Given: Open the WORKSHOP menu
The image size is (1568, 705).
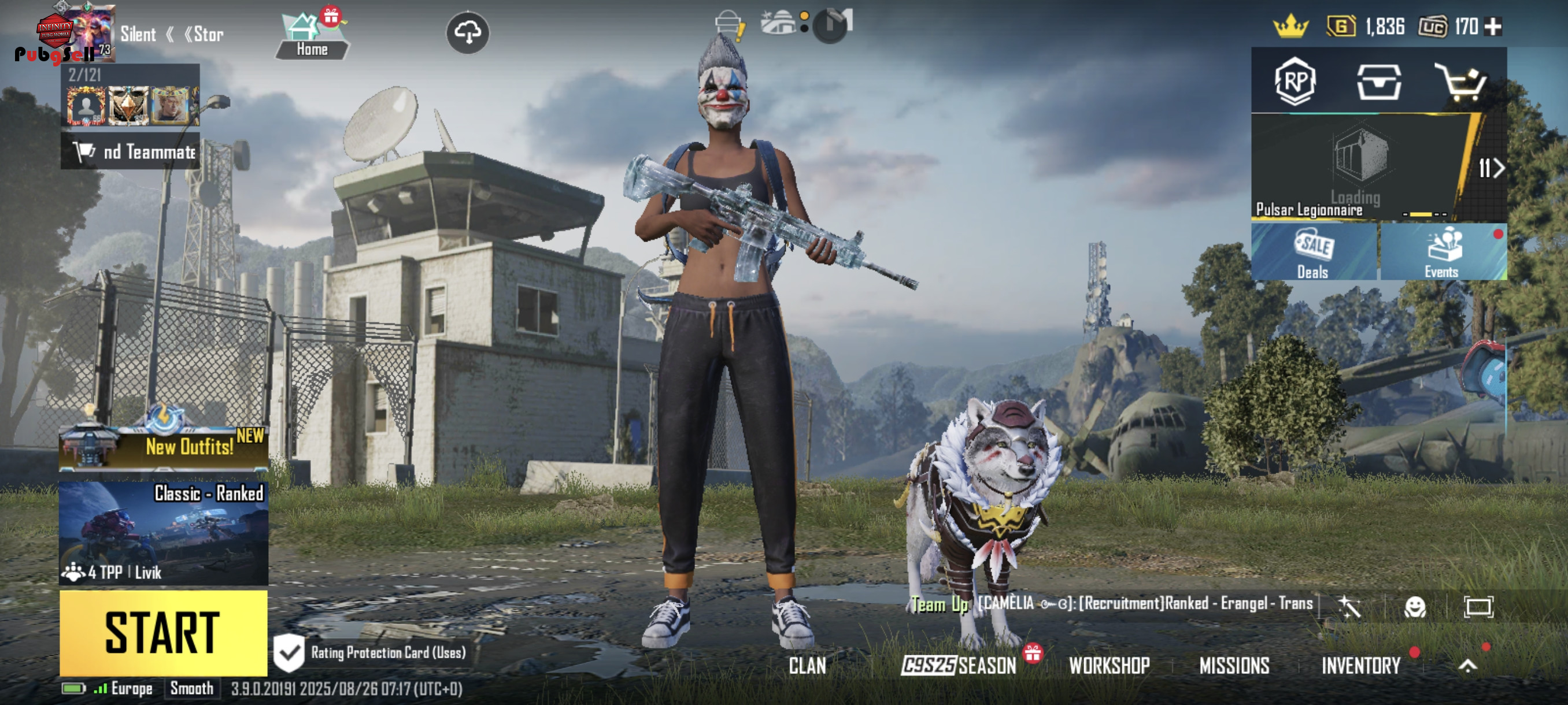Looking at the screenshot, I should click(1109, 666).
